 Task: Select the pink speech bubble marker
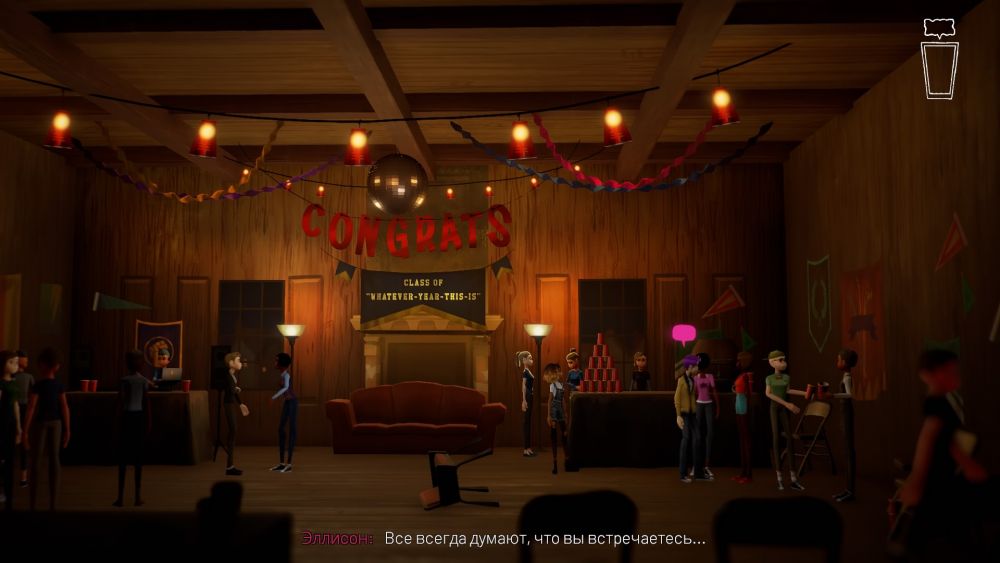[683, 333]
